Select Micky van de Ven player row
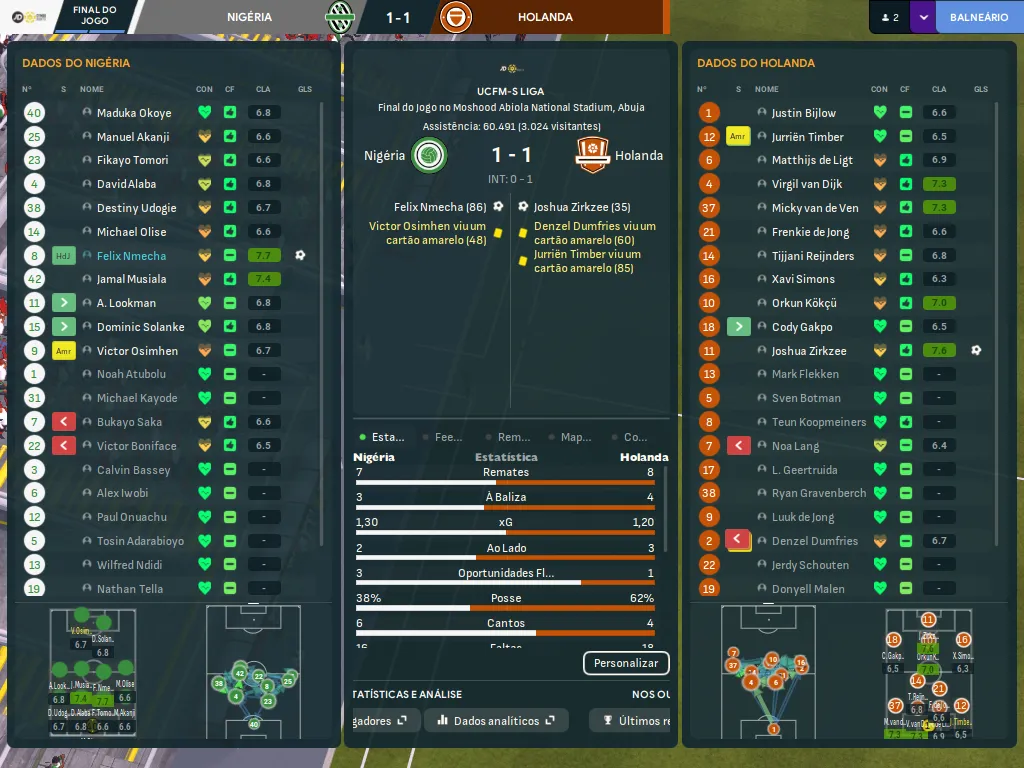The image size is (1024, 768). tap(814, 208)
